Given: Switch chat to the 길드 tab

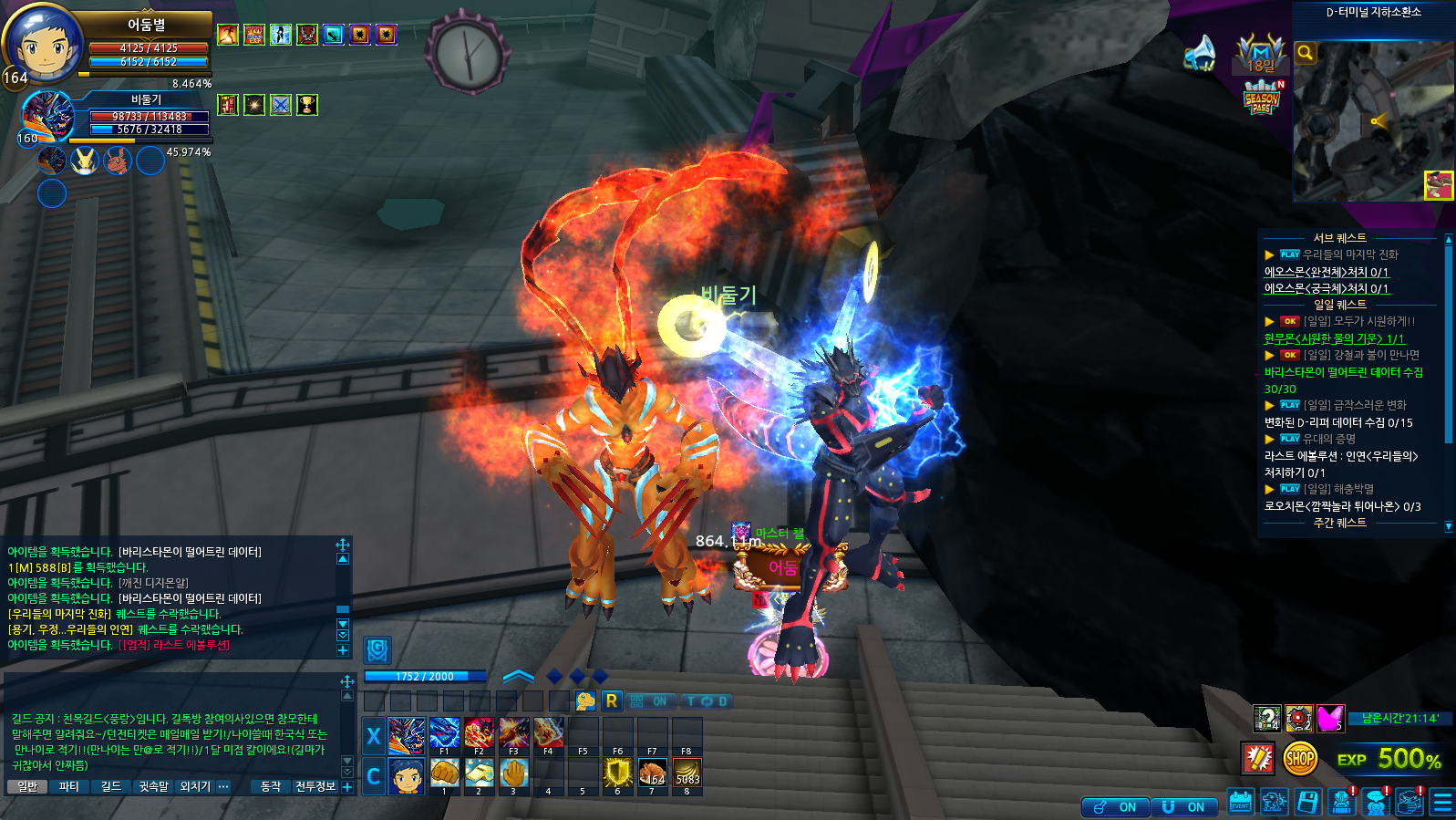Looking at the screenshot, I should point(111,786).
